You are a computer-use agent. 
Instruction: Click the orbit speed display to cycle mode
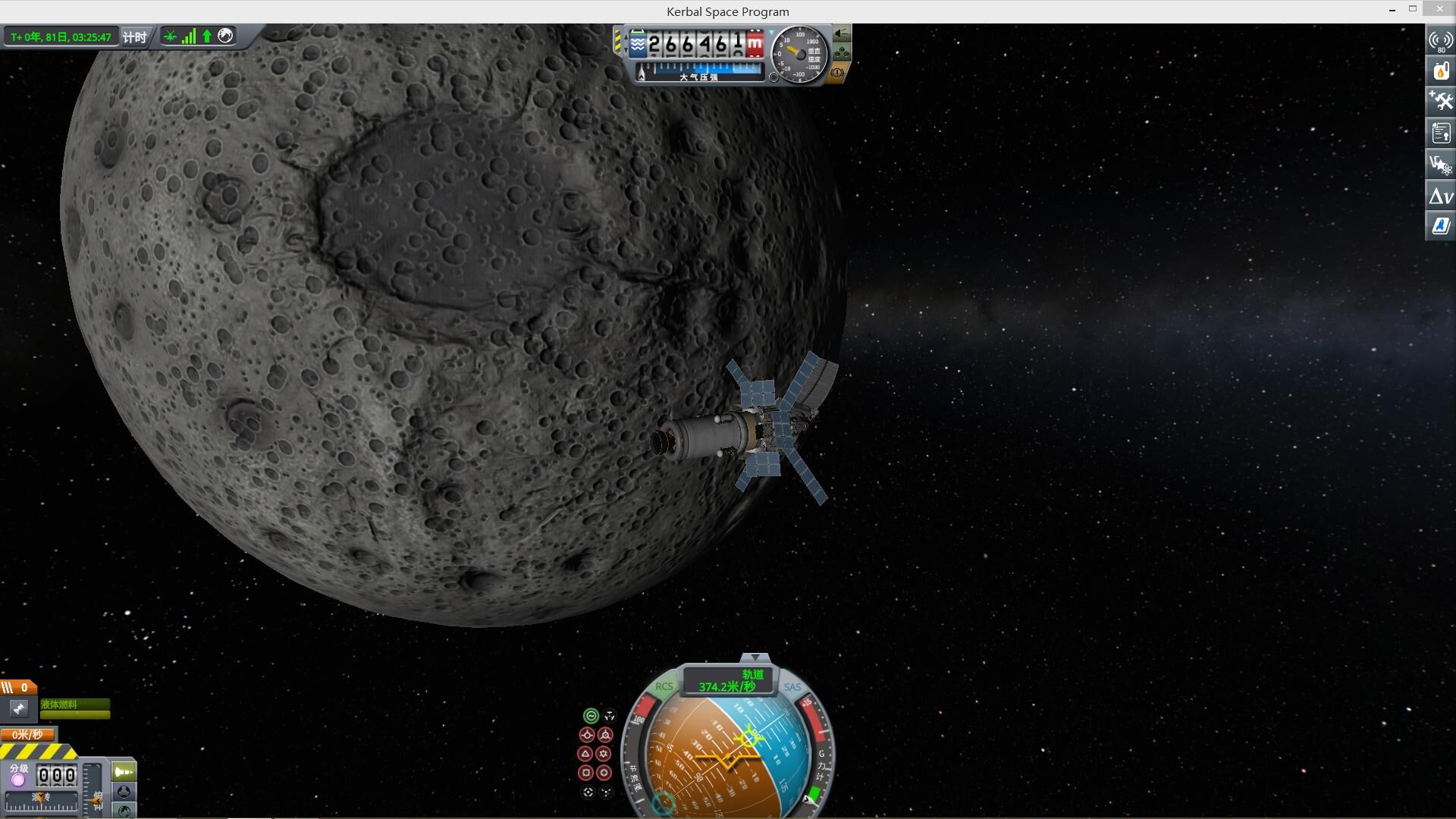point(726,681)
